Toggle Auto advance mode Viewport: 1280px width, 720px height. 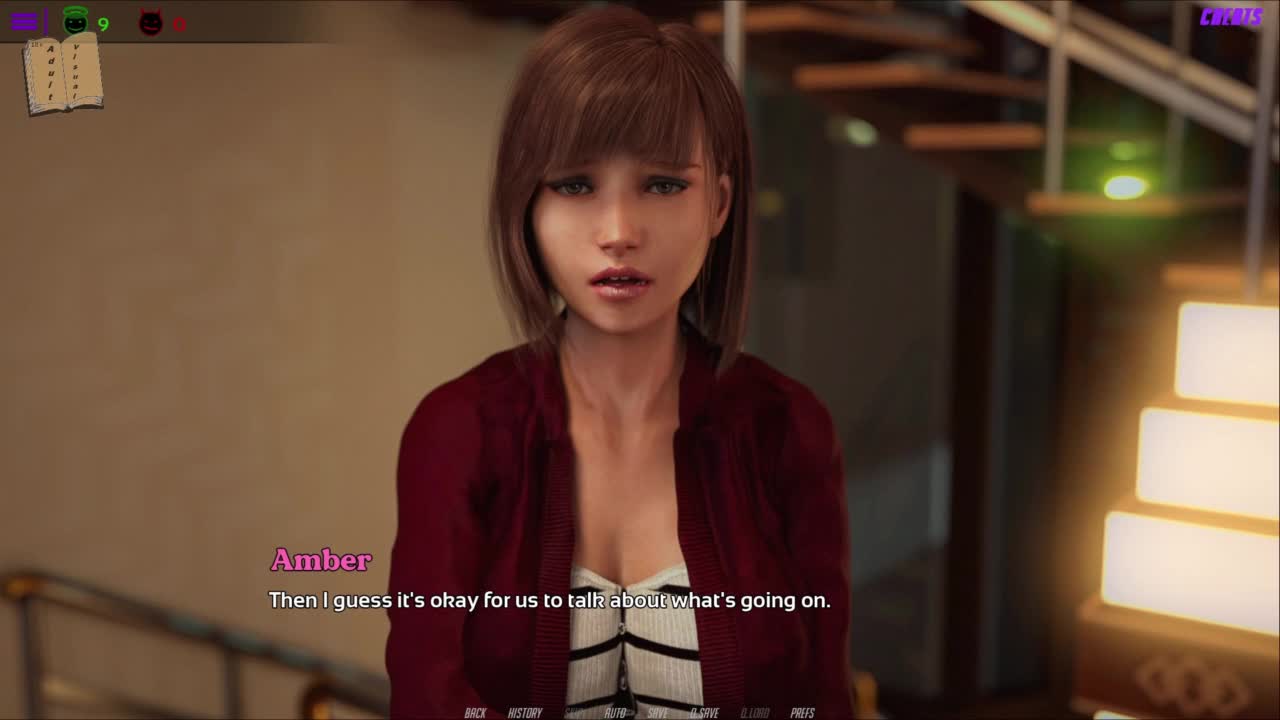(x=615, y=712)
